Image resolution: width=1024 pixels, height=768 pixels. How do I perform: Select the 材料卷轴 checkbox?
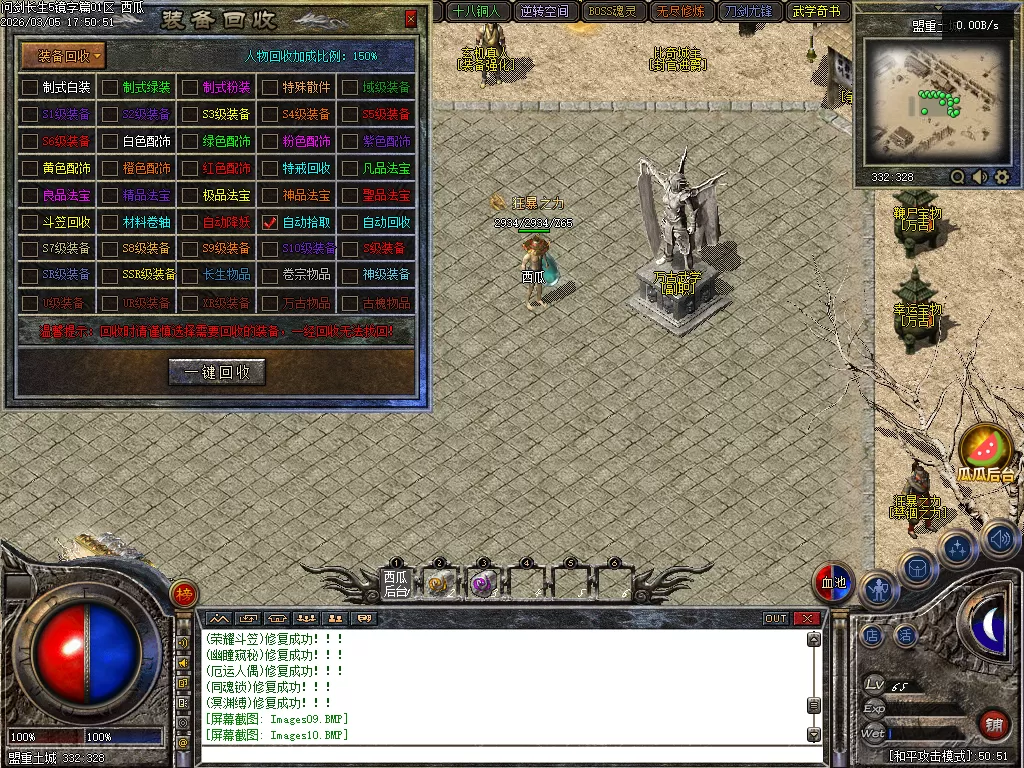(x=110, y=222)
